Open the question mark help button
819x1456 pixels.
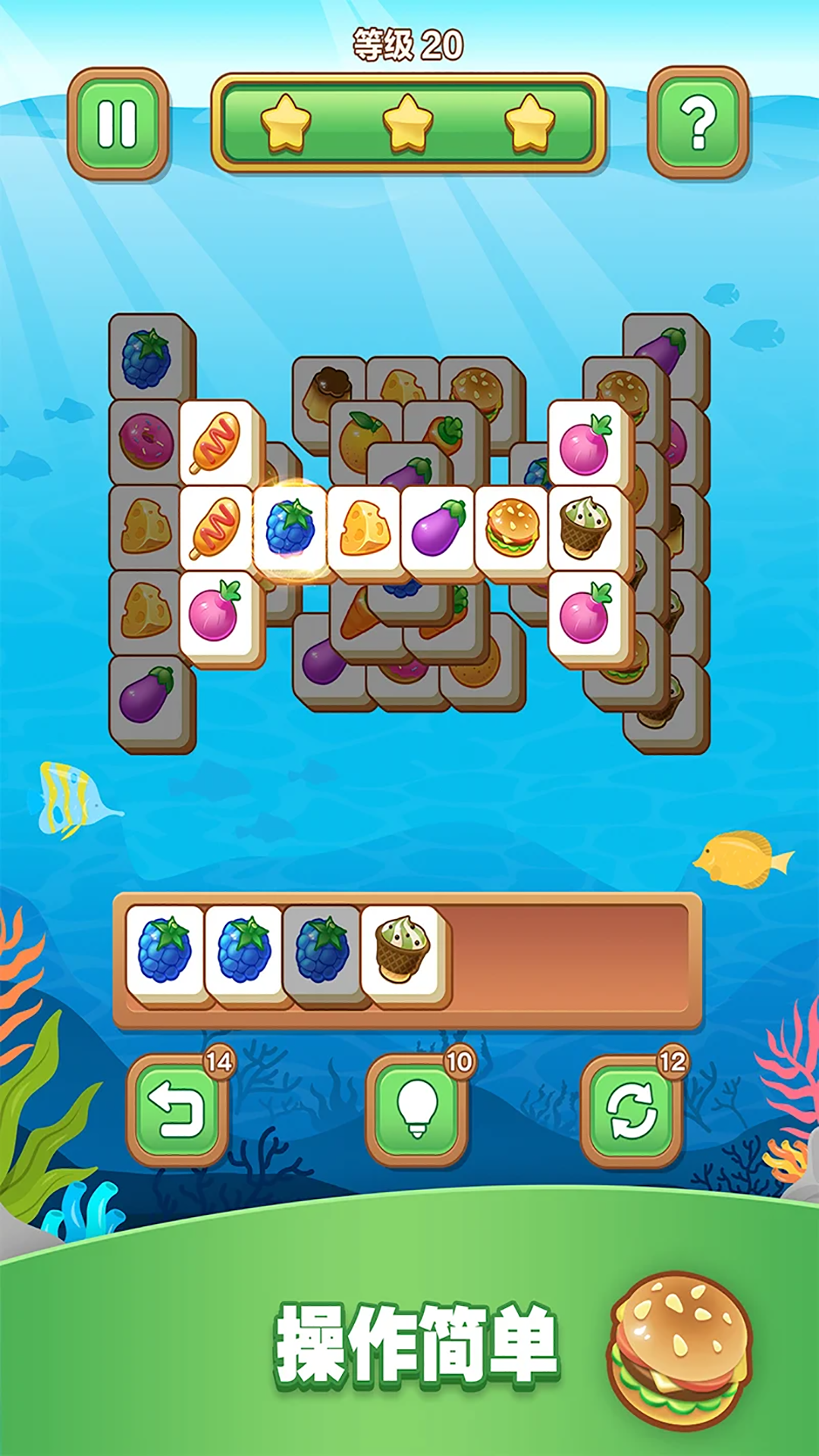698,124
